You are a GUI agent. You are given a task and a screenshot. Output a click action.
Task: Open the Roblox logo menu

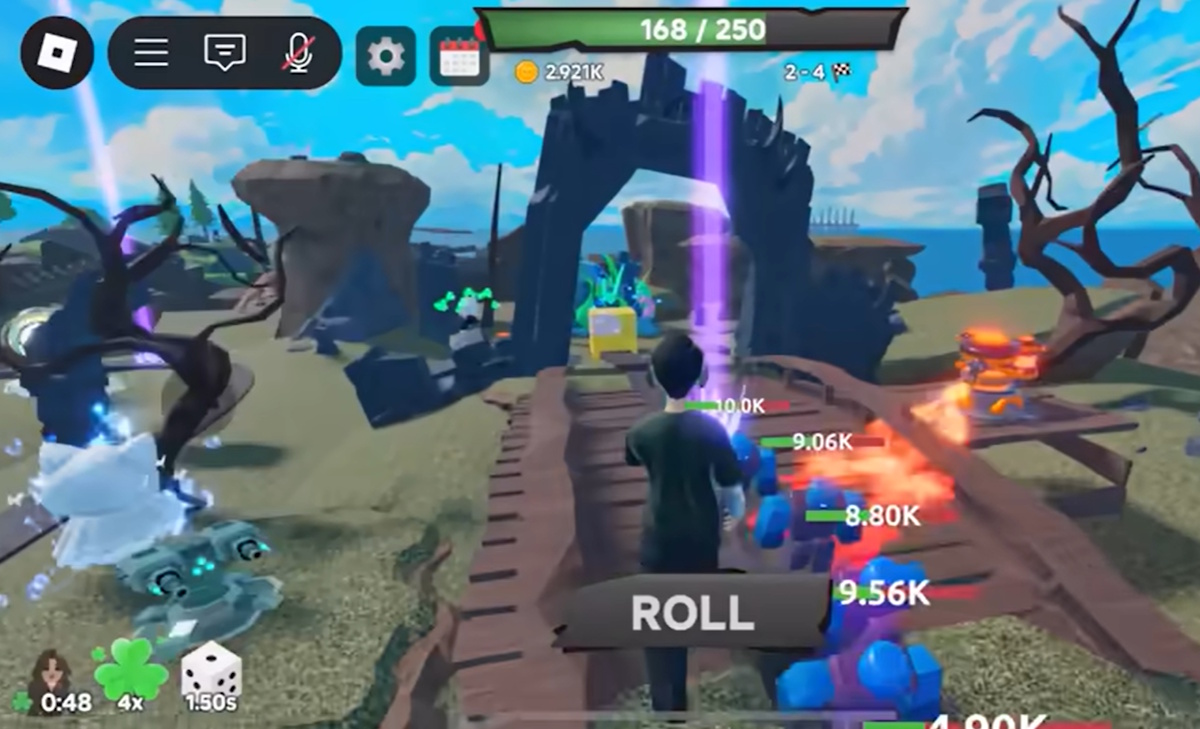[57, 52]
